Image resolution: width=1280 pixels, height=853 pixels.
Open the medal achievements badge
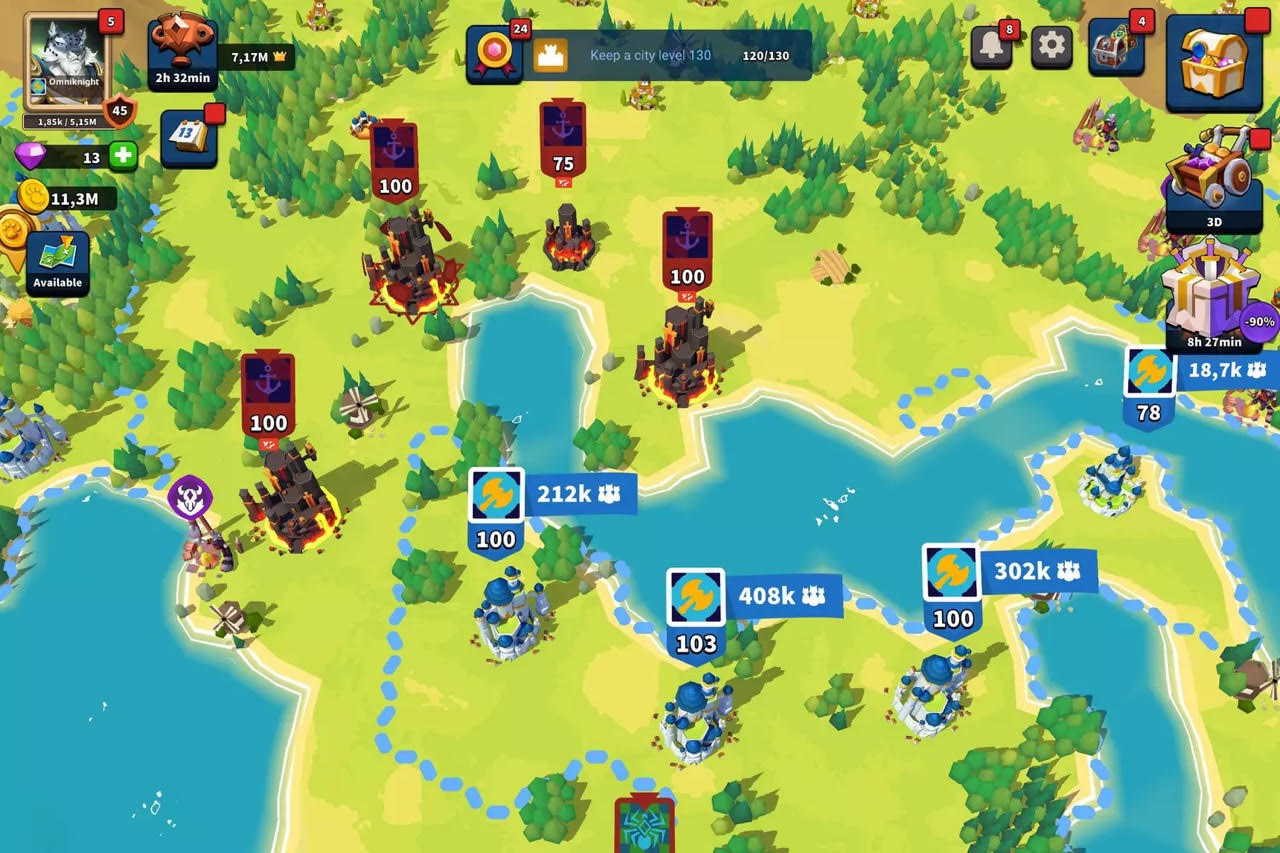click(494, 54)
